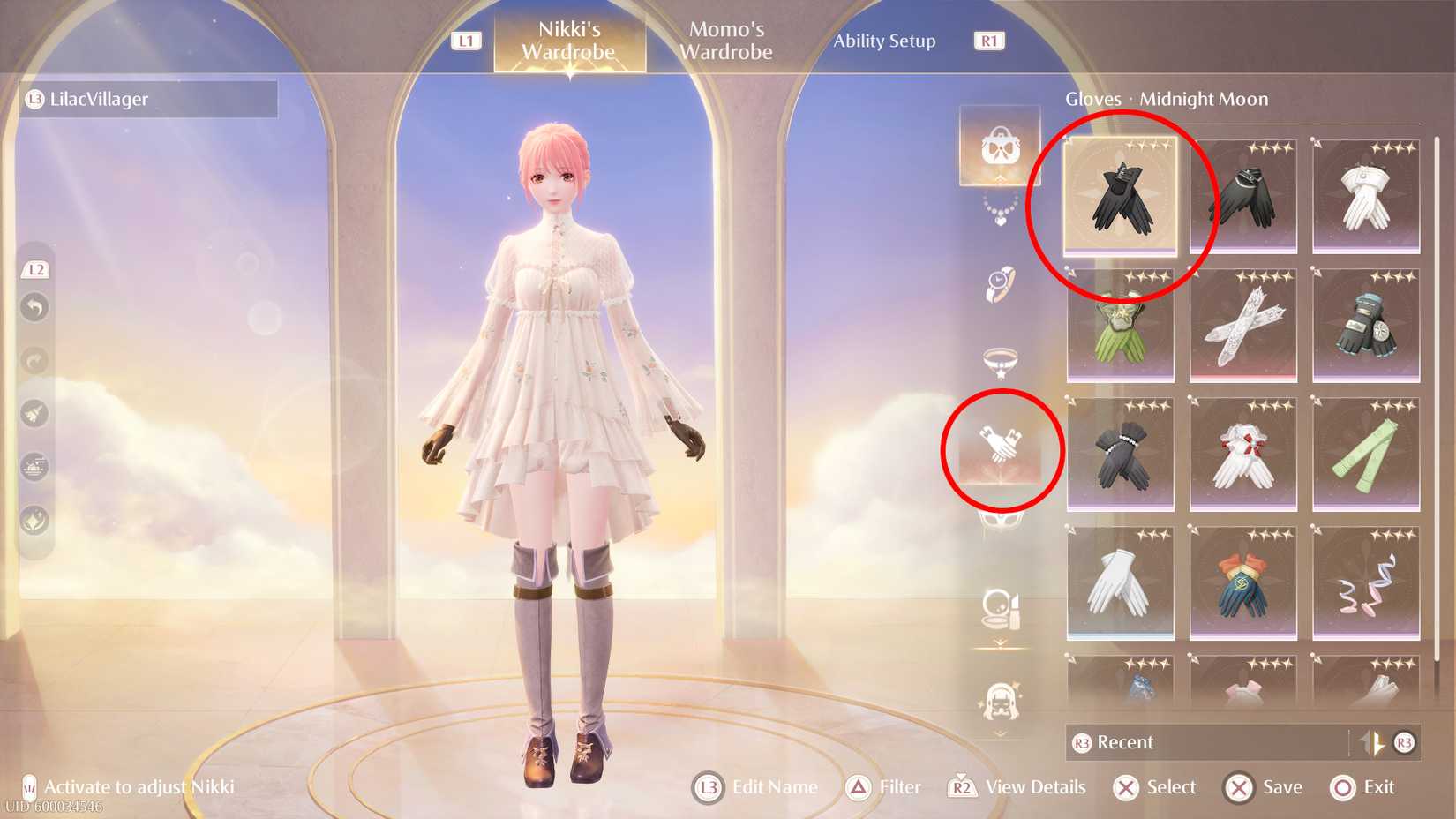Select the white ruffled wrist gloves thumbnail
1456x819 pixels.
point(1243,455)
